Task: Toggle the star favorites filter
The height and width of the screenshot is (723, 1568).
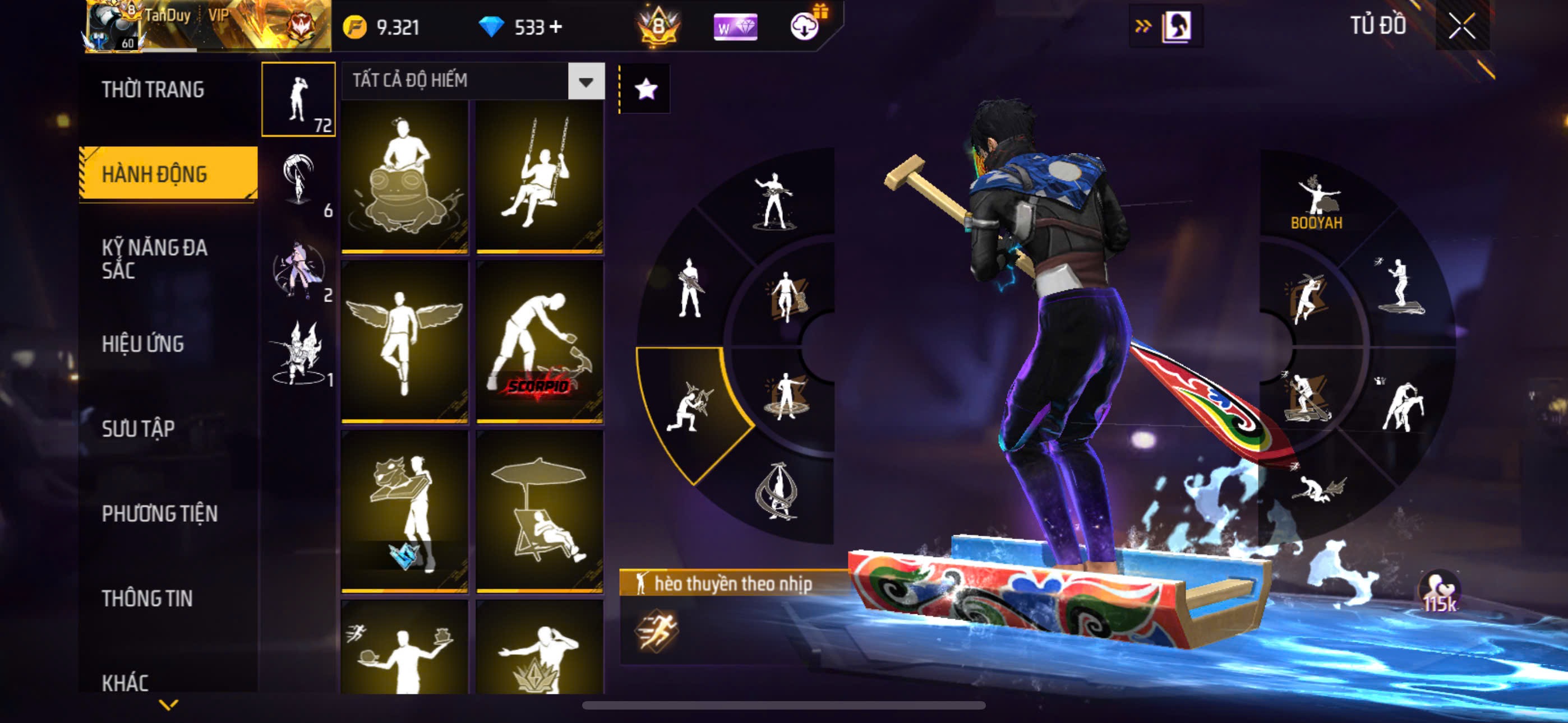Action: click(x=646, y=90)
